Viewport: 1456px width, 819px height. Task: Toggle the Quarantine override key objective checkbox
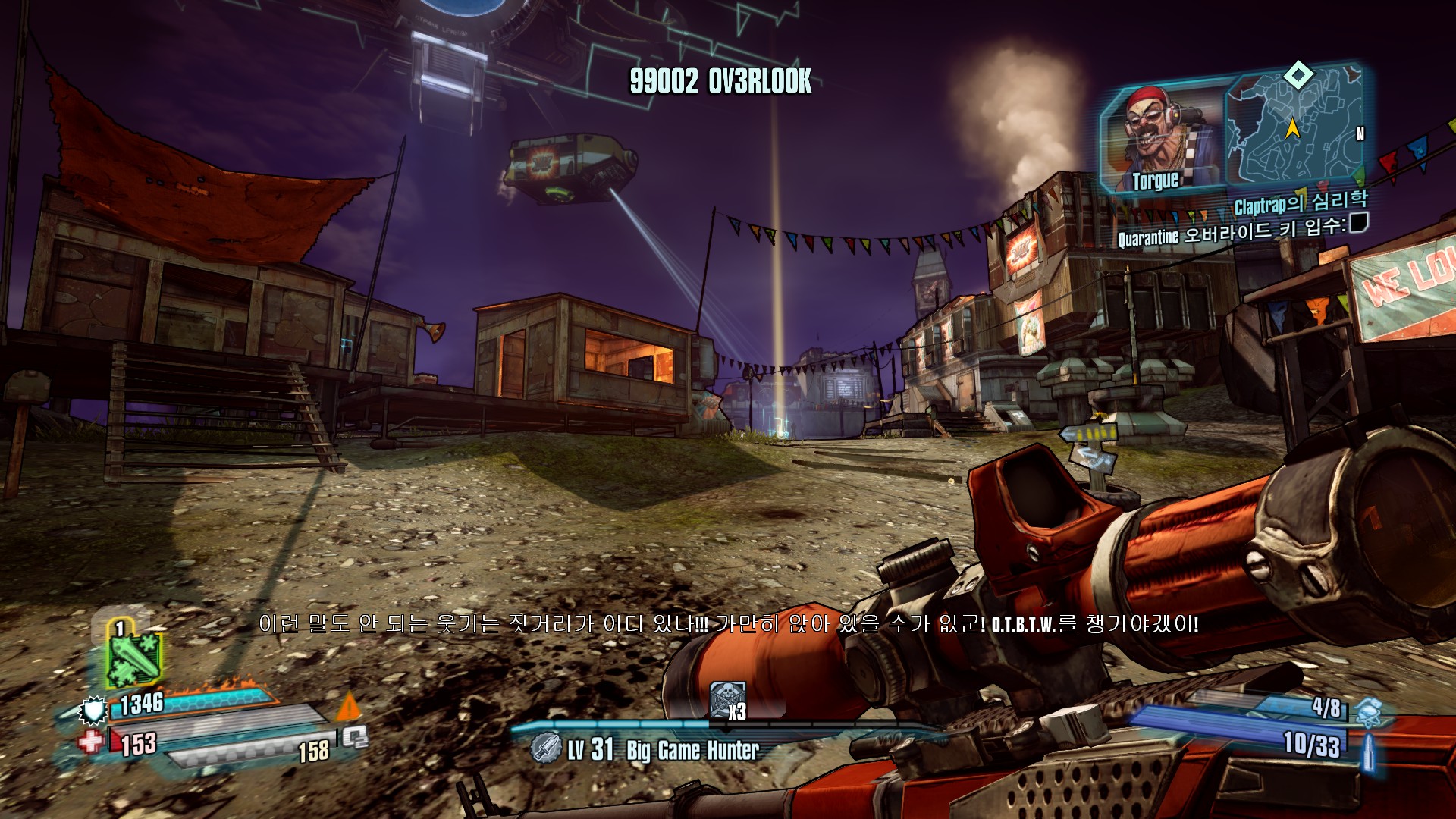(x=1359, y=222)
